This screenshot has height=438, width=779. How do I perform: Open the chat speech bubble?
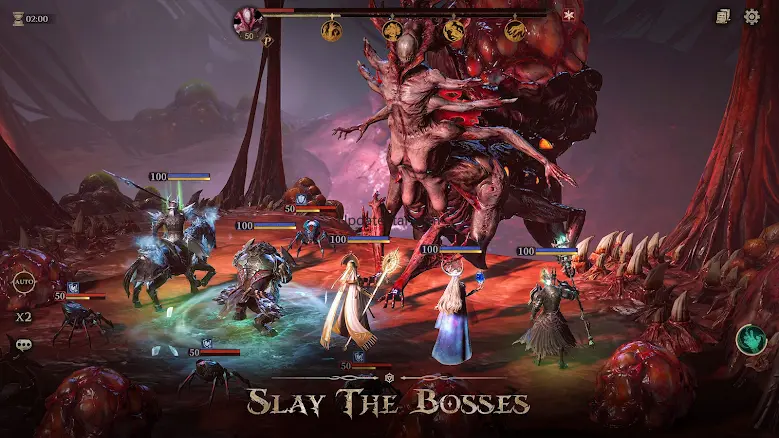click(x=23, y=345)
